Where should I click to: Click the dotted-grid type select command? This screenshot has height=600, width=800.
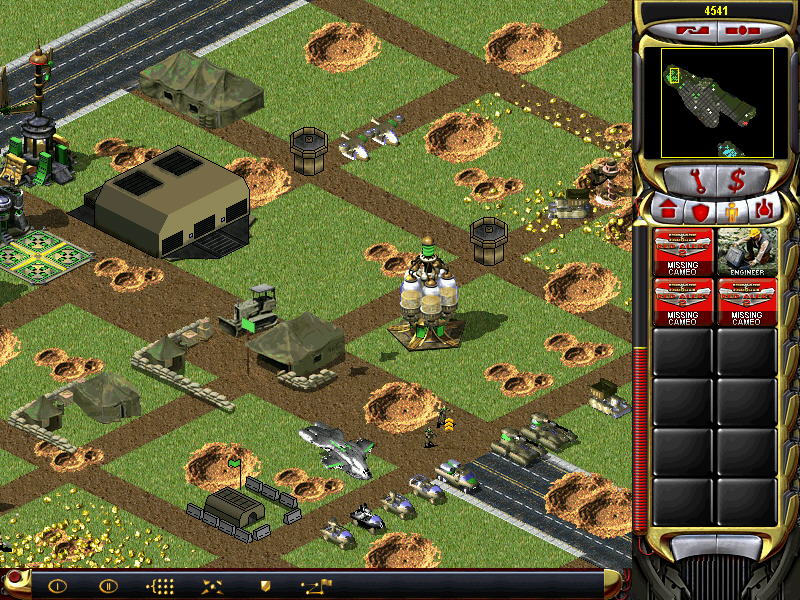point(160,586)
